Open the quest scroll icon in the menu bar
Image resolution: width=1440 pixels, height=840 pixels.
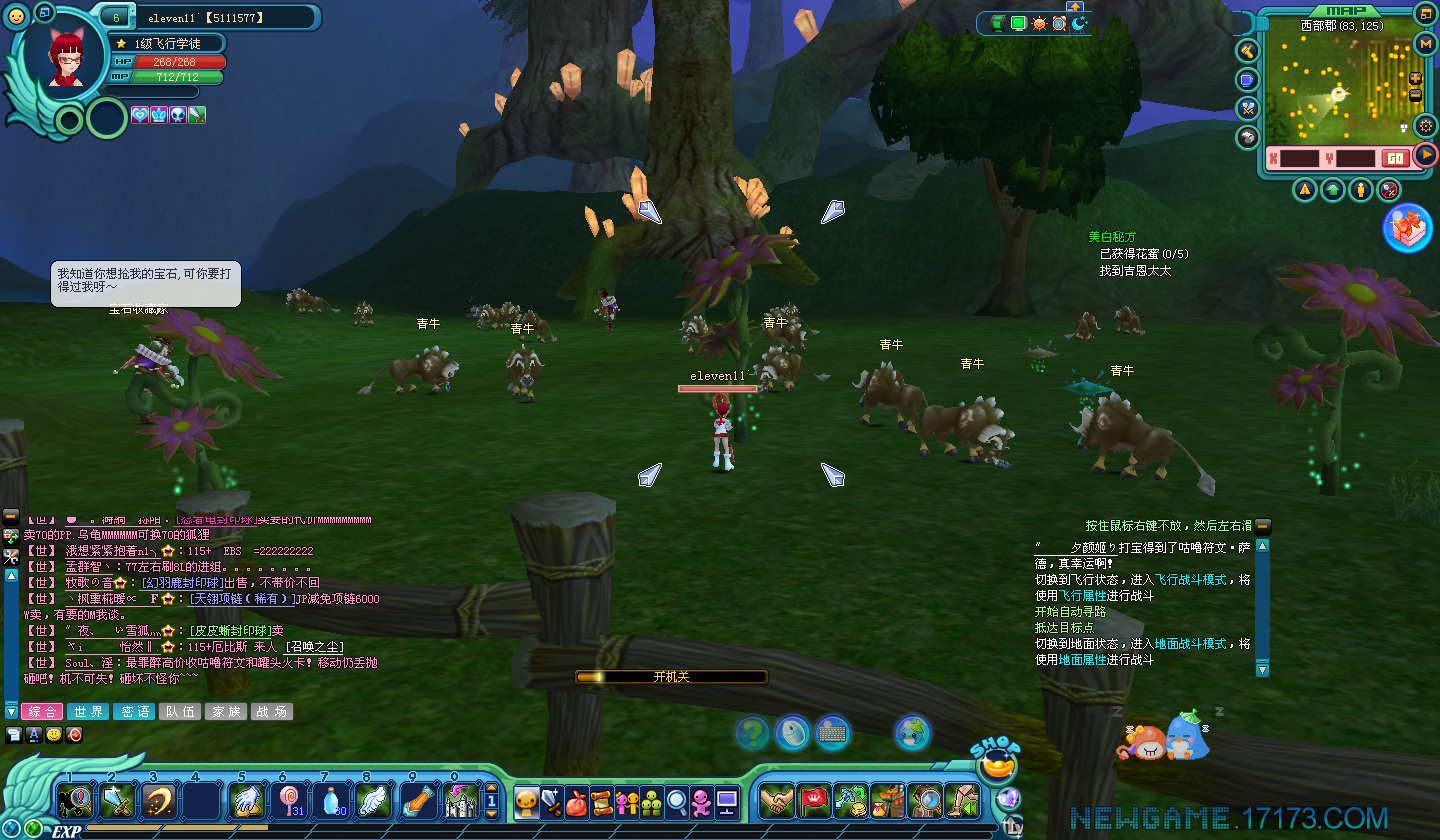[x=601, y=802]
